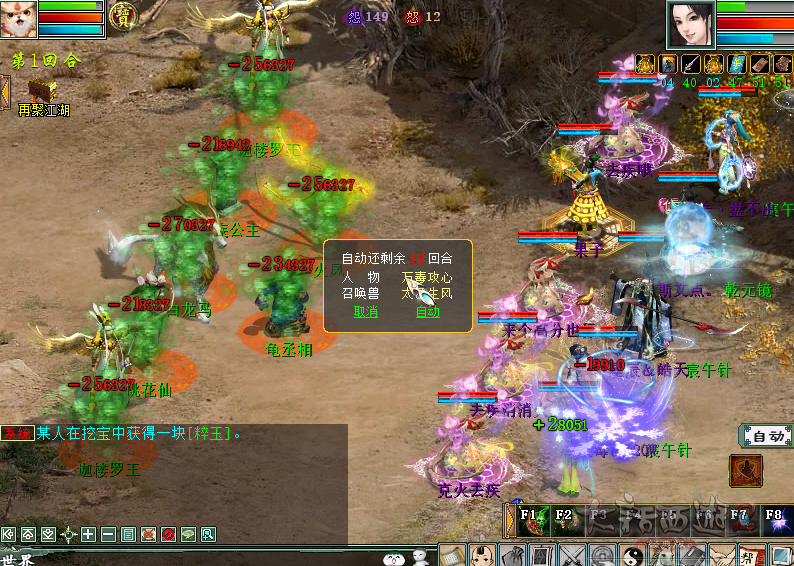Open the 帮 guild menu
The image size is (794, 566).
click(x=751, y=556)
